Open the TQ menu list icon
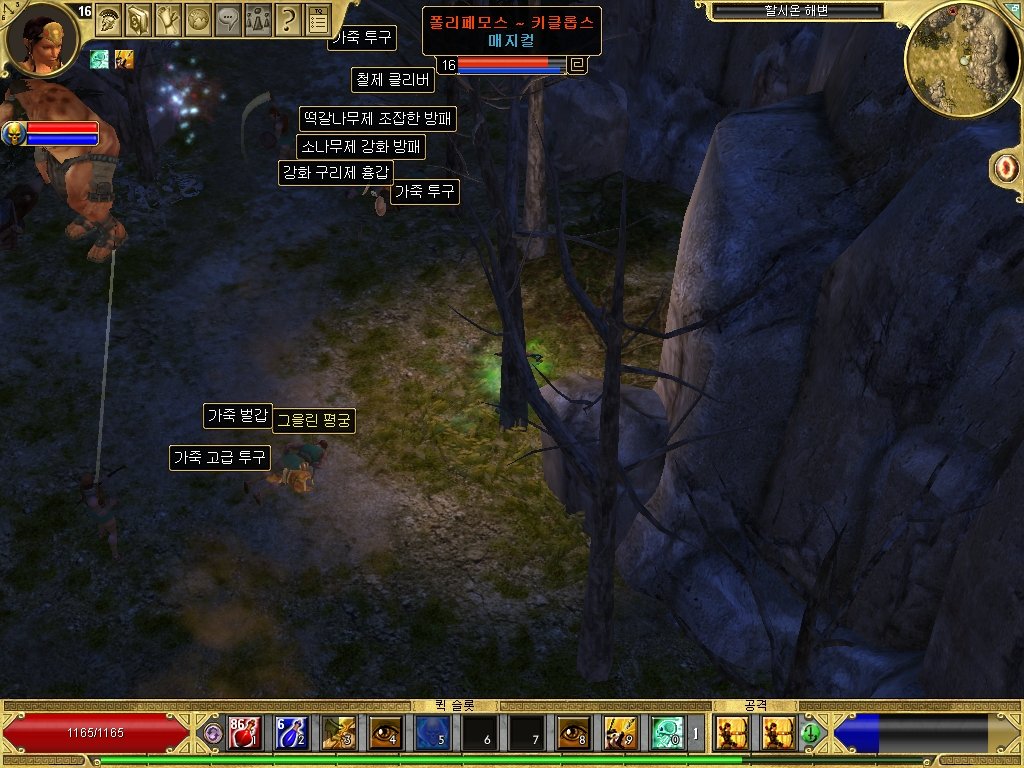The height and width of the screenshot is (768, 1024). pos(318,17)
